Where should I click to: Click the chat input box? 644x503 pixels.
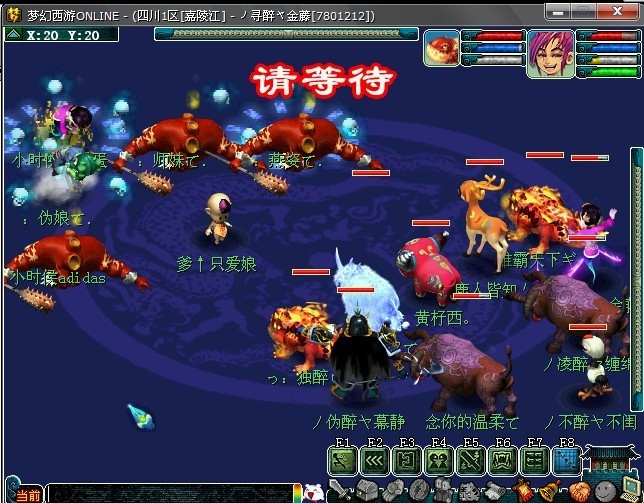pos(170,493)
